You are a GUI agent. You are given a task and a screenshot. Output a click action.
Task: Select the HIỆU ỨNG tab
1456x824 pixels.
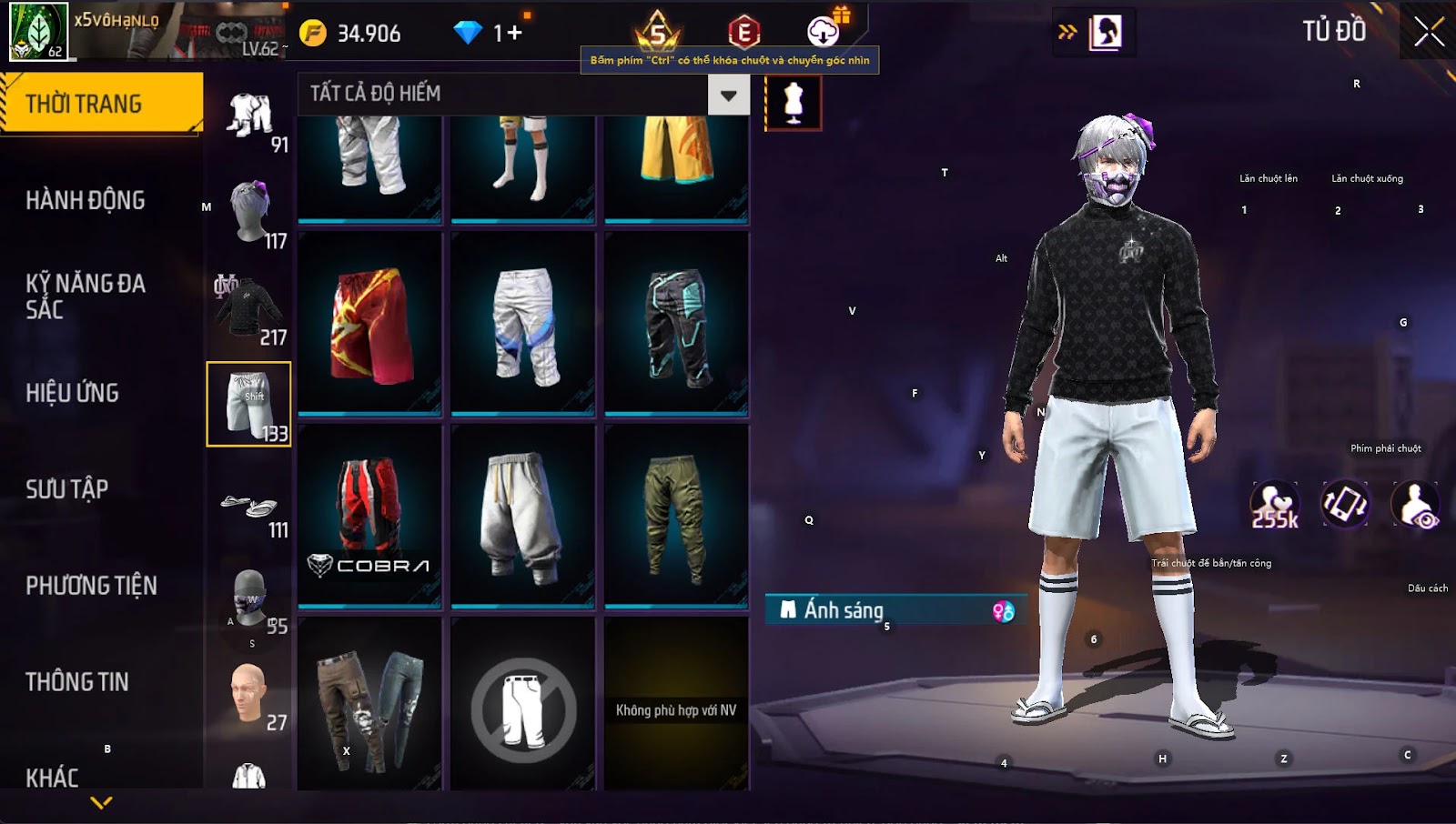[73, 393]
